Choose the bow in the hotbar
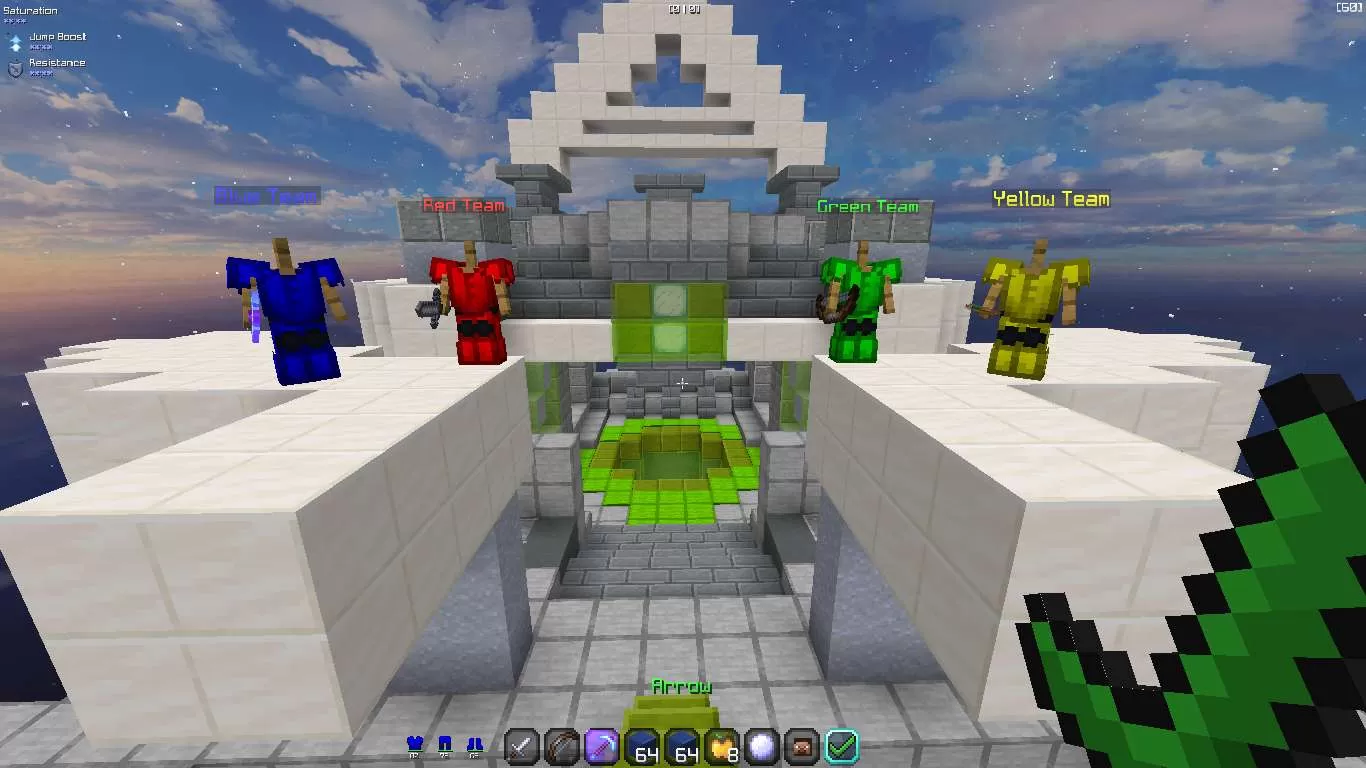Screen dimensions: 1366x768 pos(562,746)
